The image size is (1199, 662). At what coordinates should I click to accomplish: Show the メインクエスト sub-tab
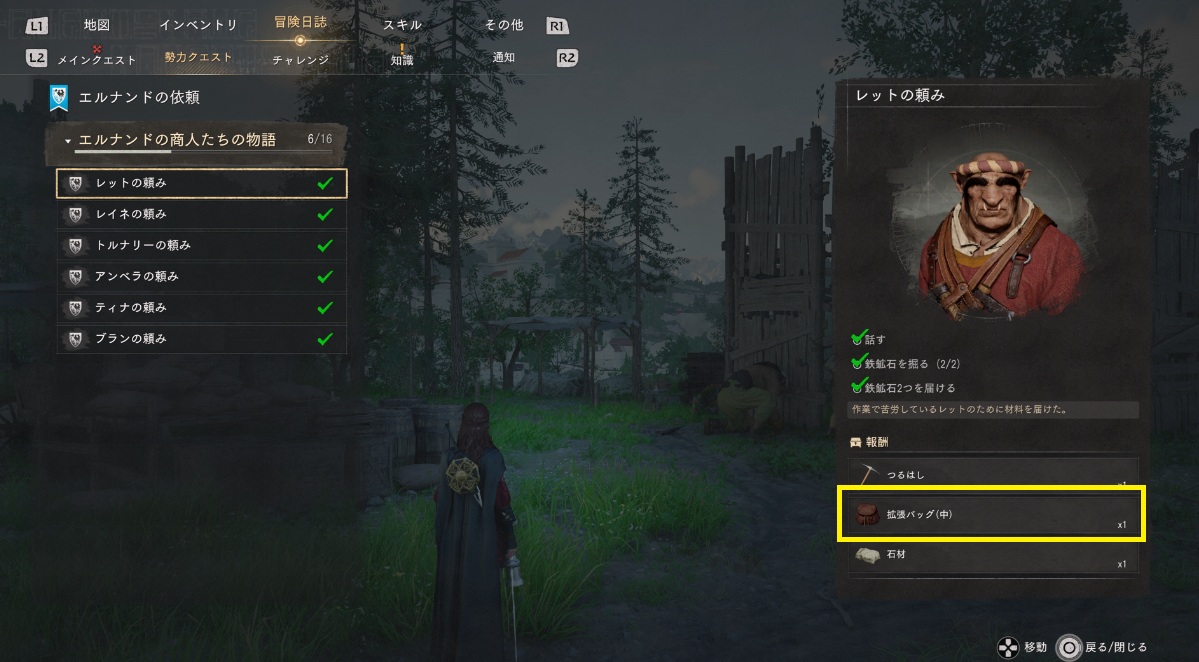98,58
